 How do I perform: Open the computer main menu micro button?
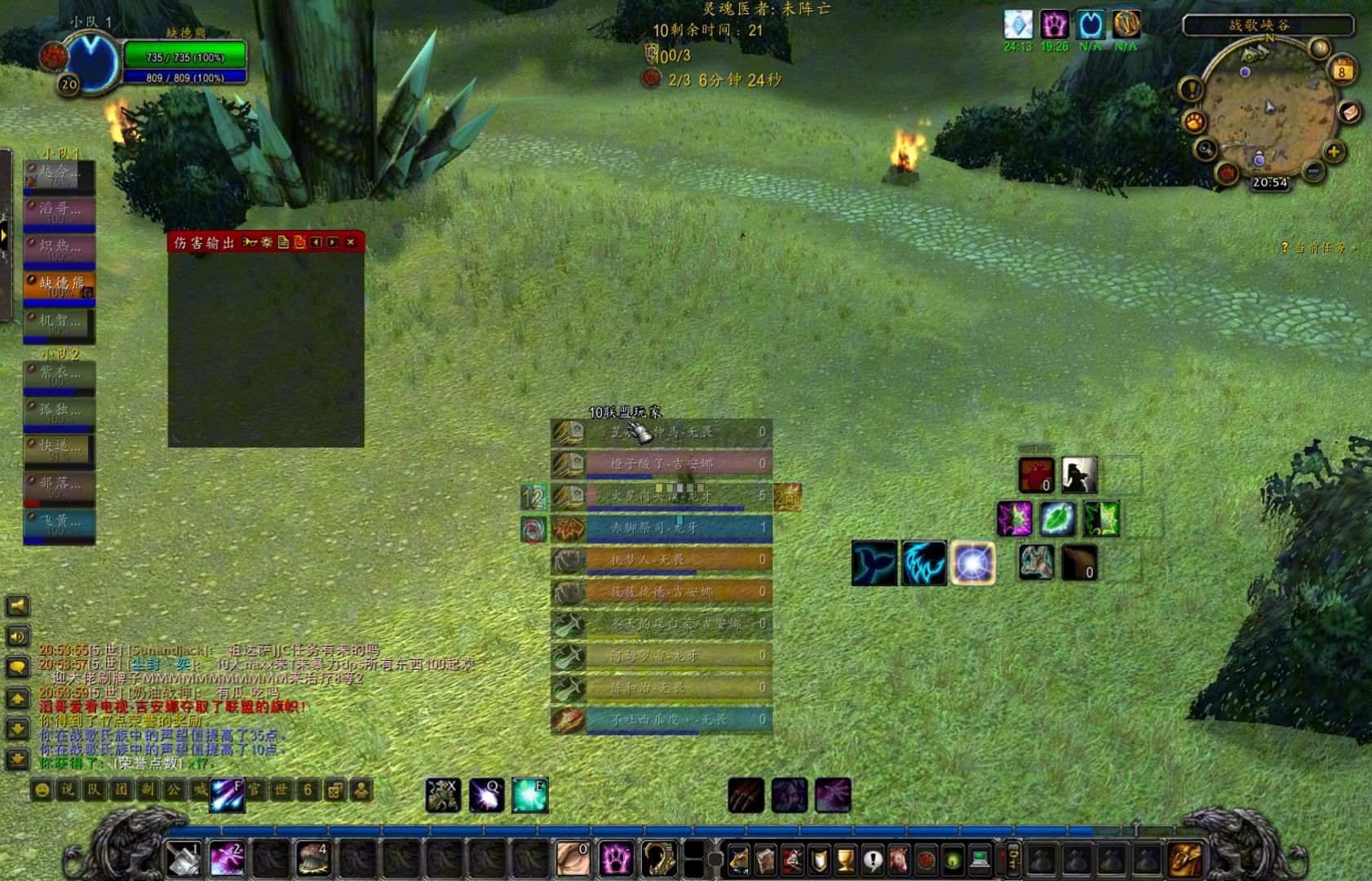(980, 859)
